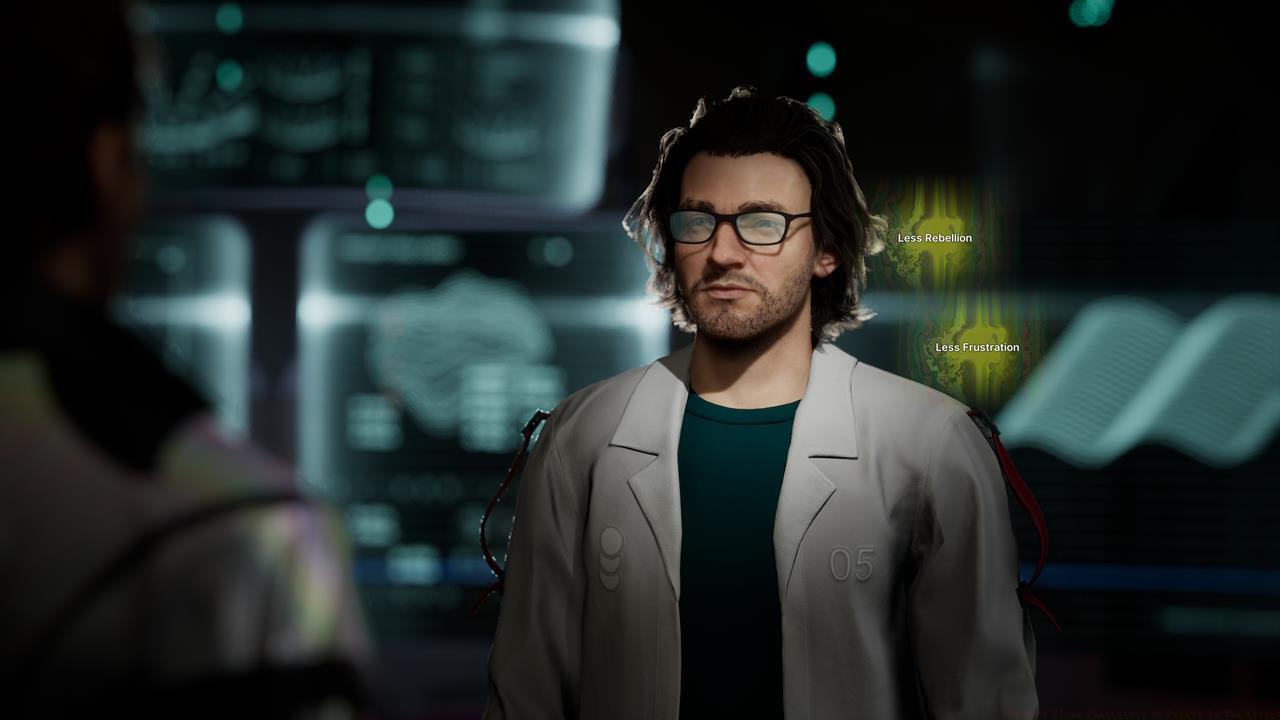Enable the highlighted synapse between the two emotion labels
Screen dimensions: 1280x720
pos(941,290)
